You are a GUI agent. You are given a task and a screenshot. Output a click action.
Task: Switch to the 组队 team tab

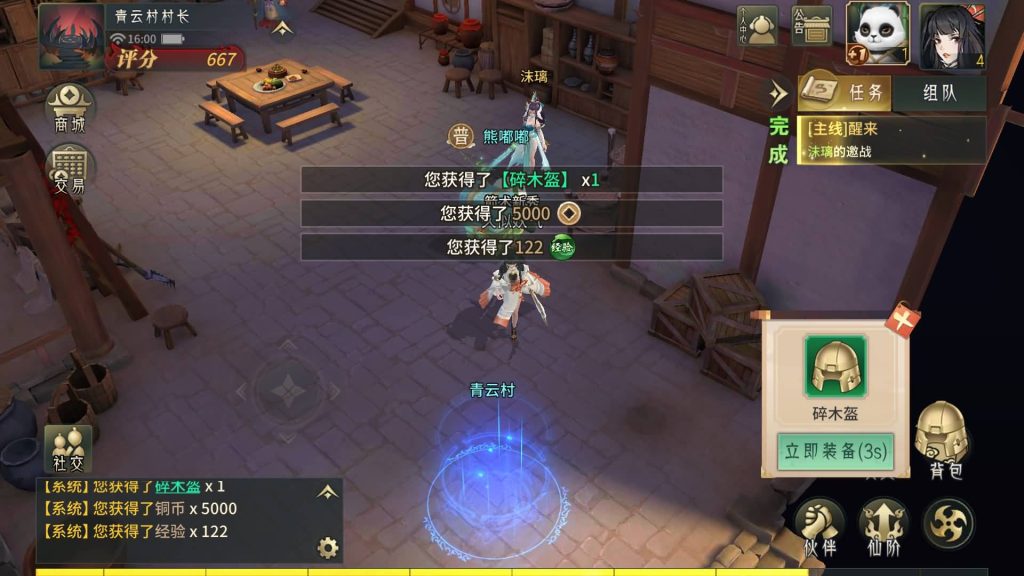coord(939,93)
